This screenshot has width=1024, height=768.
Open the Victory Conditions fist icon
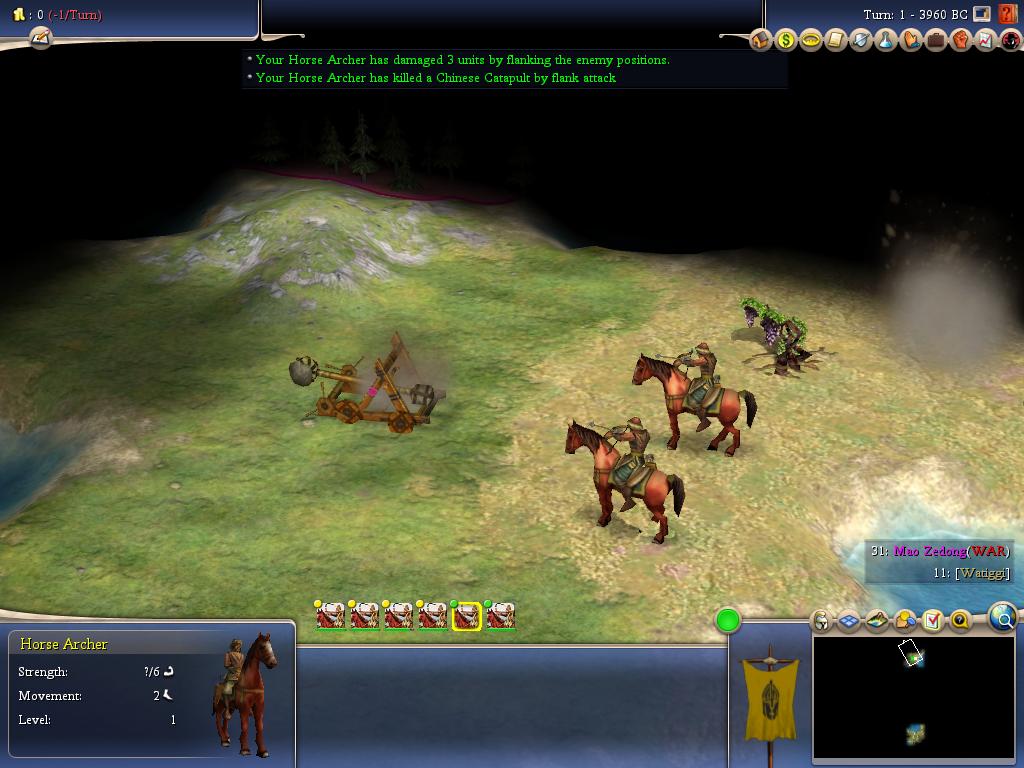pos(961,40)
